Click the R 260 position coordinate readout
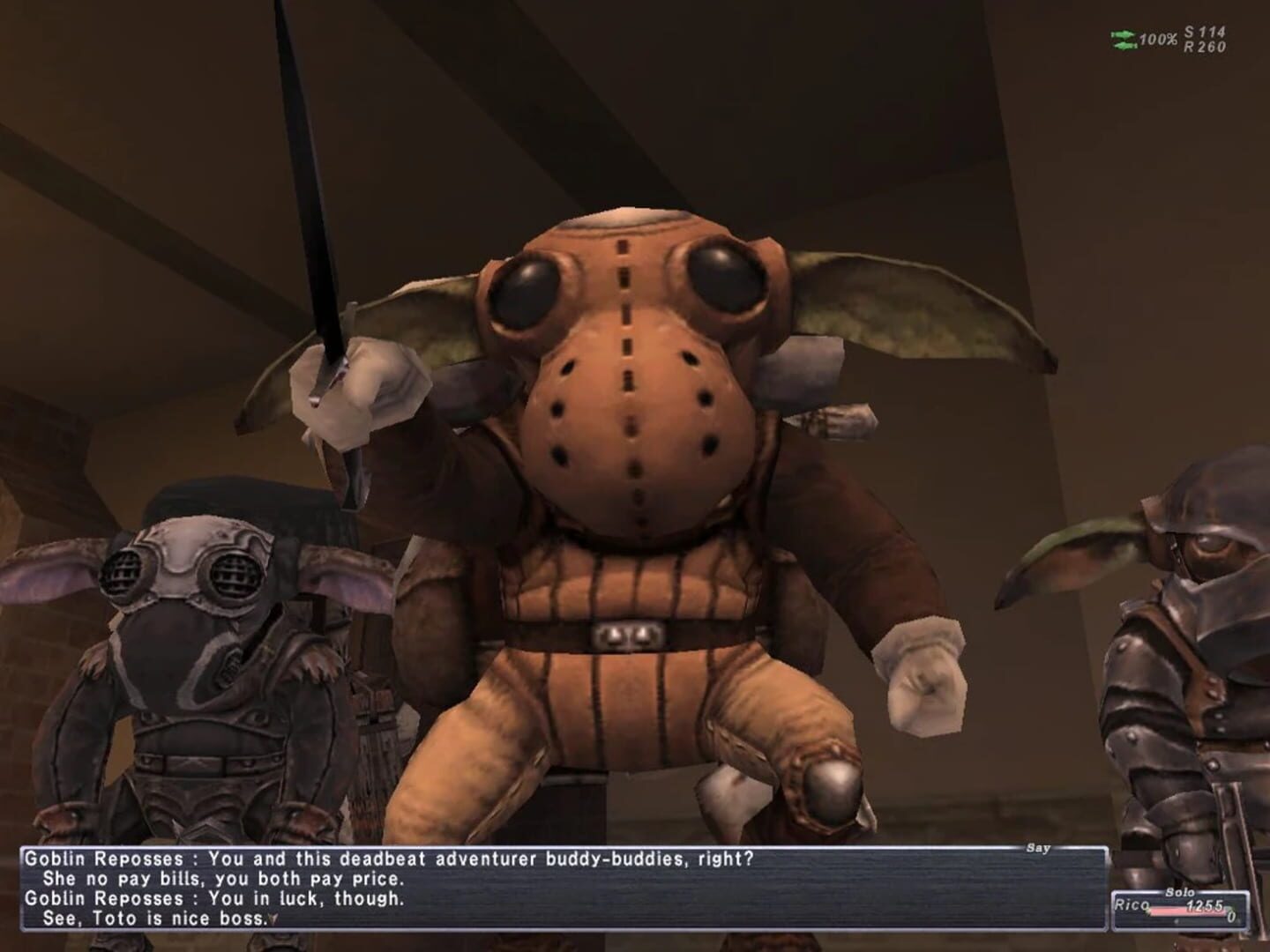1270x952 pixels. [1204, 42]
